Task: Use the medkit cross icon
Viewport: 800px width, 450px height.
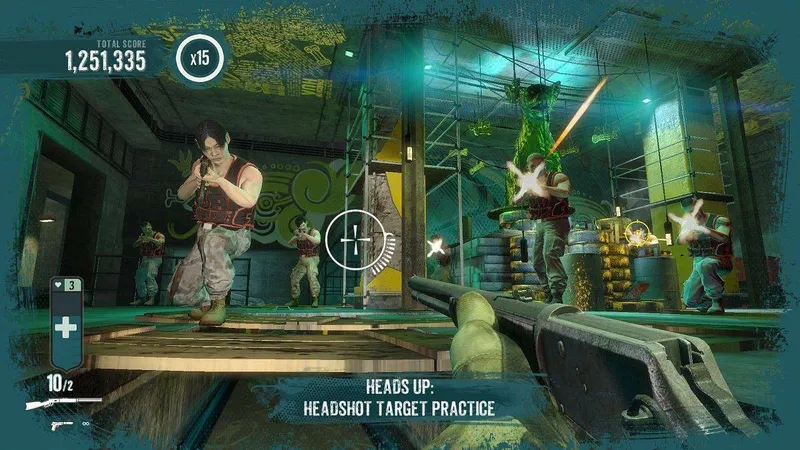Action: click(x=66, y=328)
